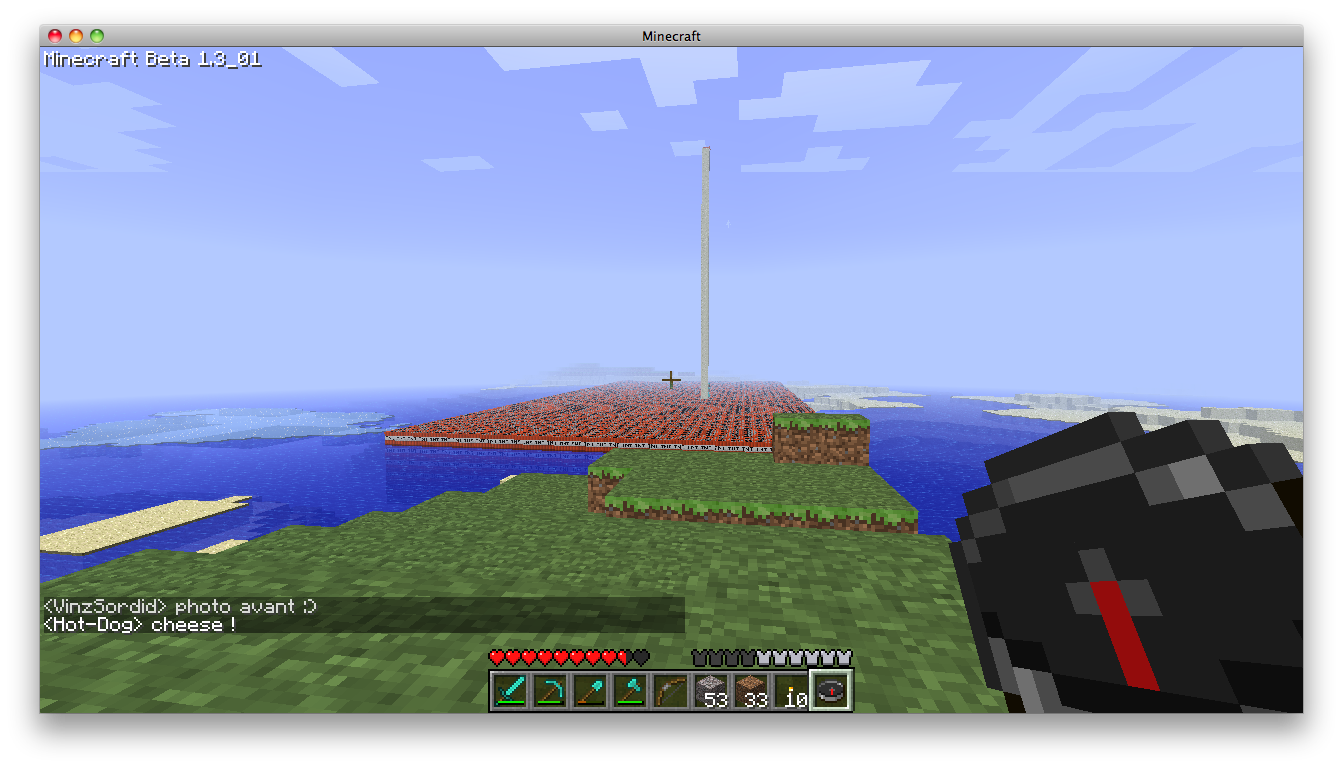Image resolution: width=1343 pixels, height=768 pixels.
Task: Select the gravel stack of 53
Action: click(711, 691)
